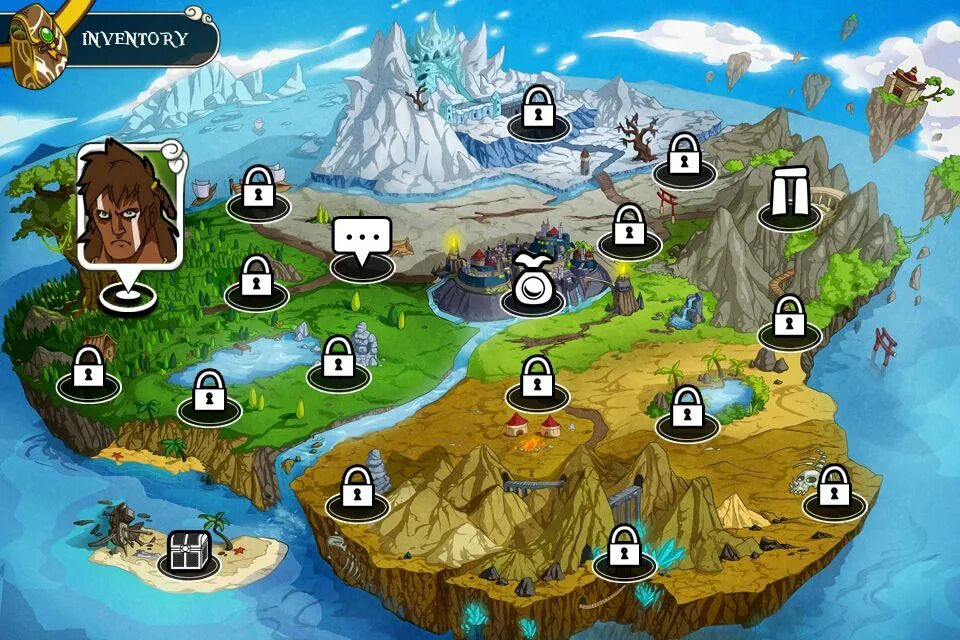
Task: Select the speech bubble dialogue marker
Action: (x=362, y=240)
